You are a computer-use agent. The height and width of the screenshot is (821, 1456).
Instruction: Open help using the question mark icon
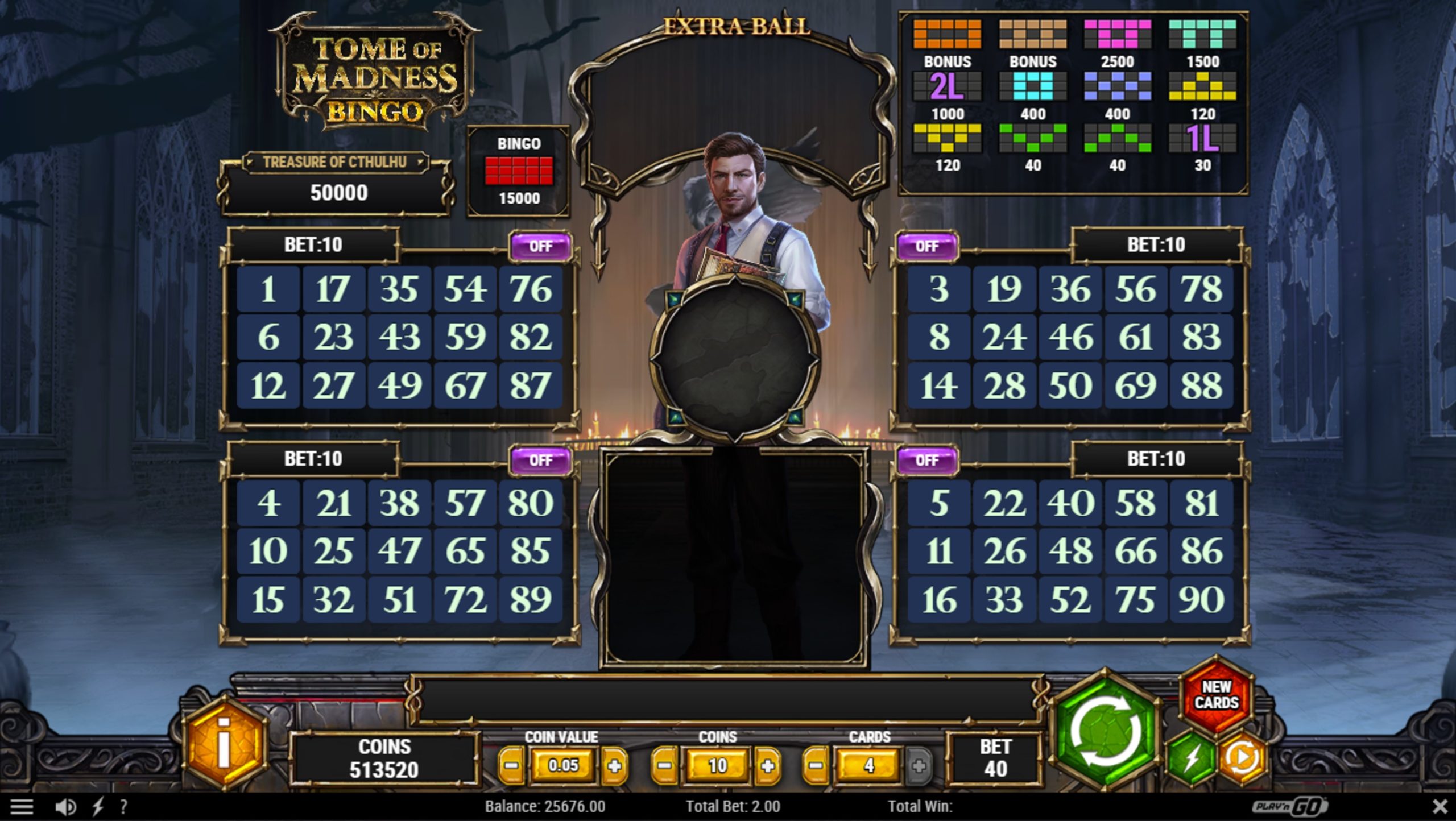pos(125,807)
